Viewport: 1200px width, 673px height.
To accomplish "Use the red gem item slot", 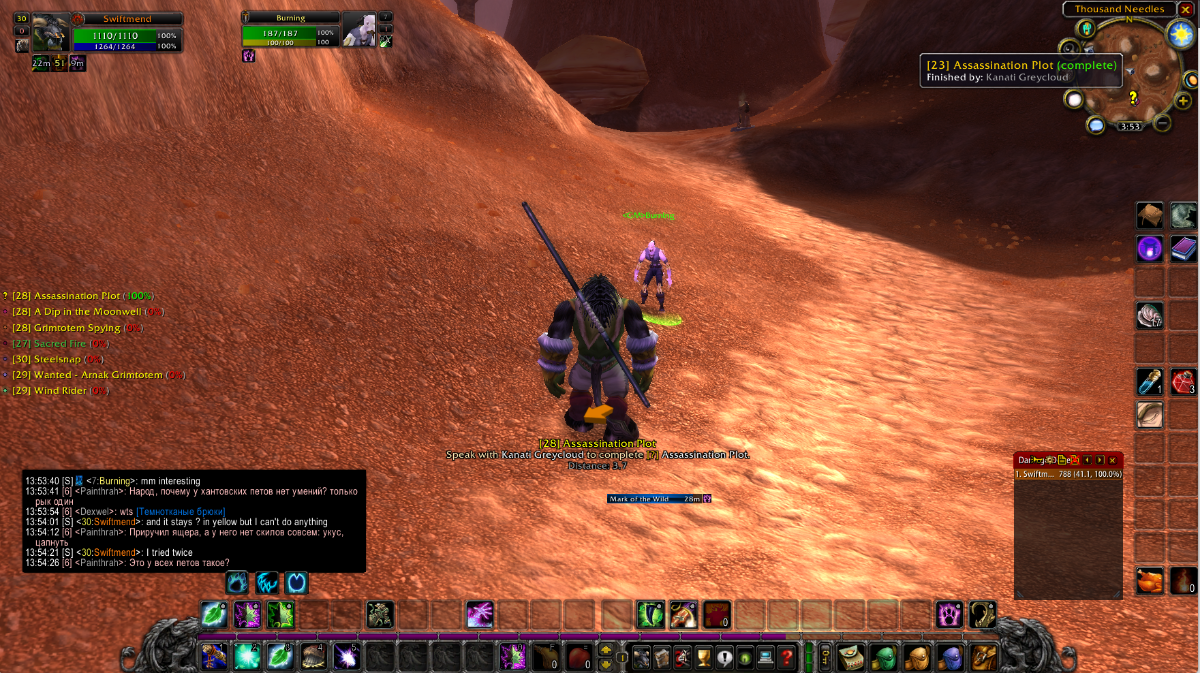I will 1183,382.
